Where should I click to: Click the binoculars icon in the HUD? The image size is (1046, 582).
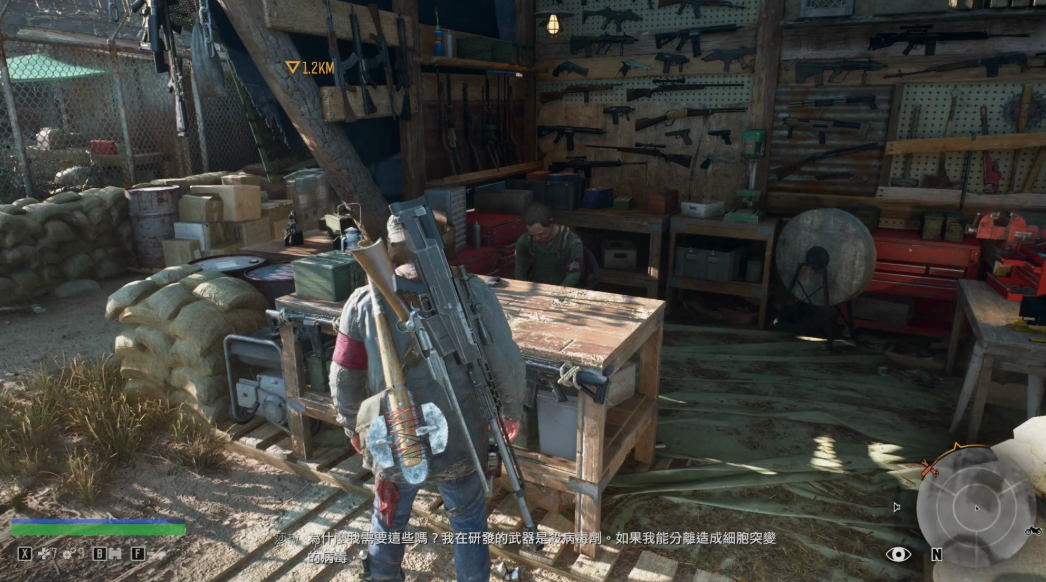click(x=115, y=554)
